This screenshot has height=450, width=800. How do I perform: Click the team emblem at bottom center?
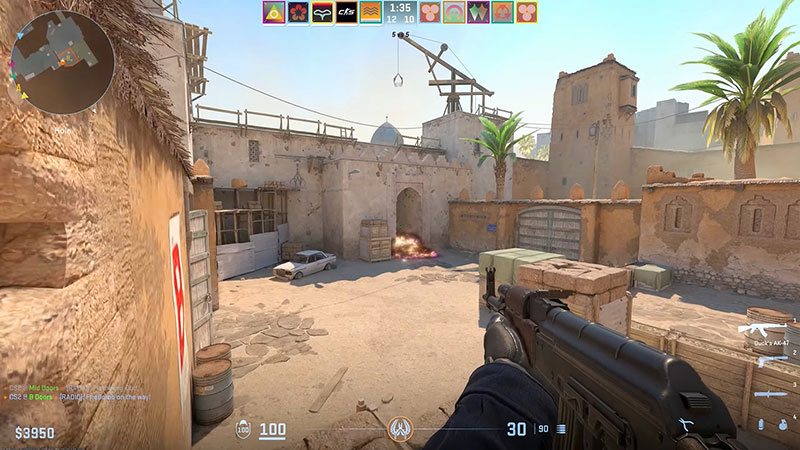tap(399, 430)
